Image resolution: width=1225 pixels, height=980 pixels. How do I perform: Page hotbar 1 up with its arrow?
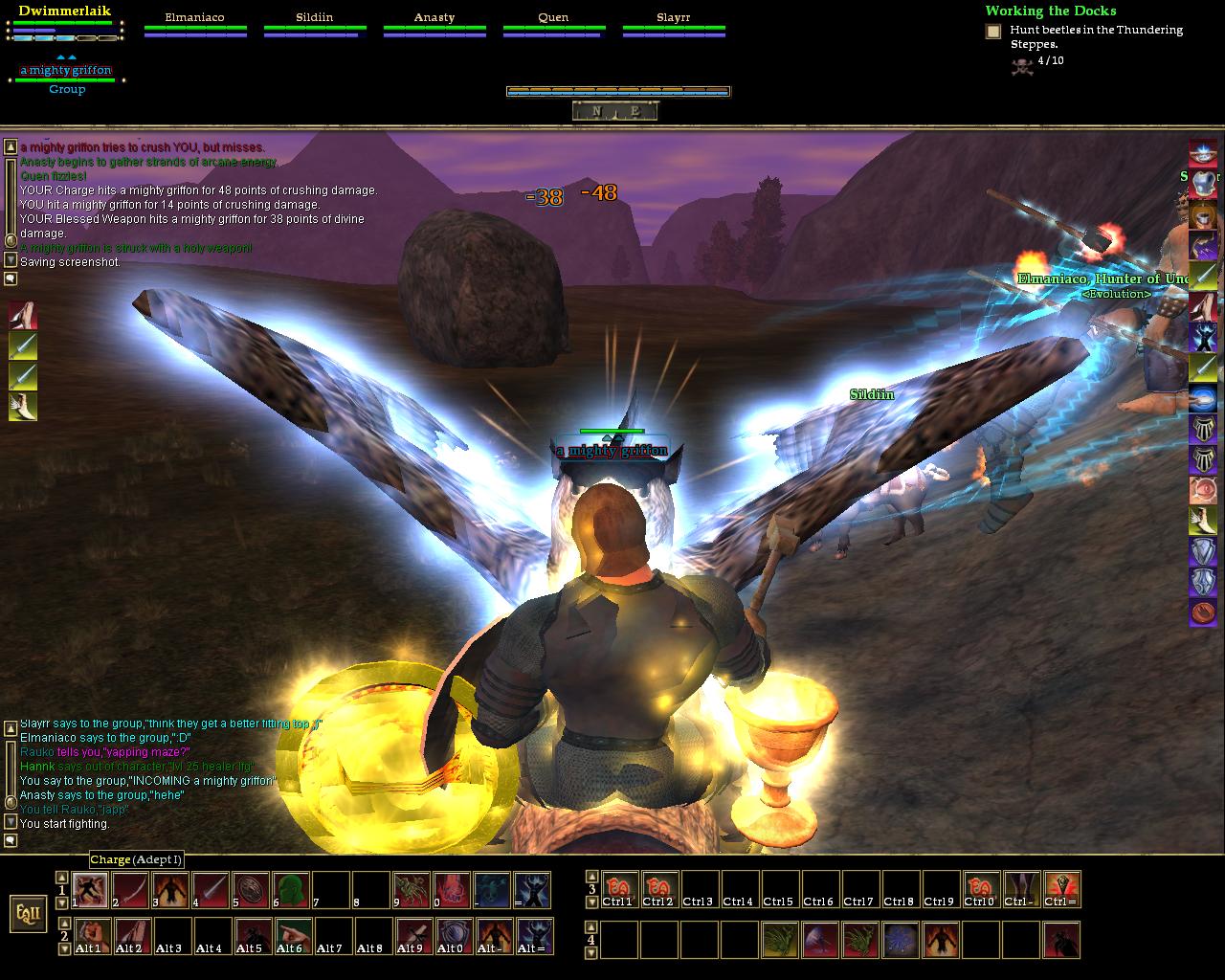[61, 877]
